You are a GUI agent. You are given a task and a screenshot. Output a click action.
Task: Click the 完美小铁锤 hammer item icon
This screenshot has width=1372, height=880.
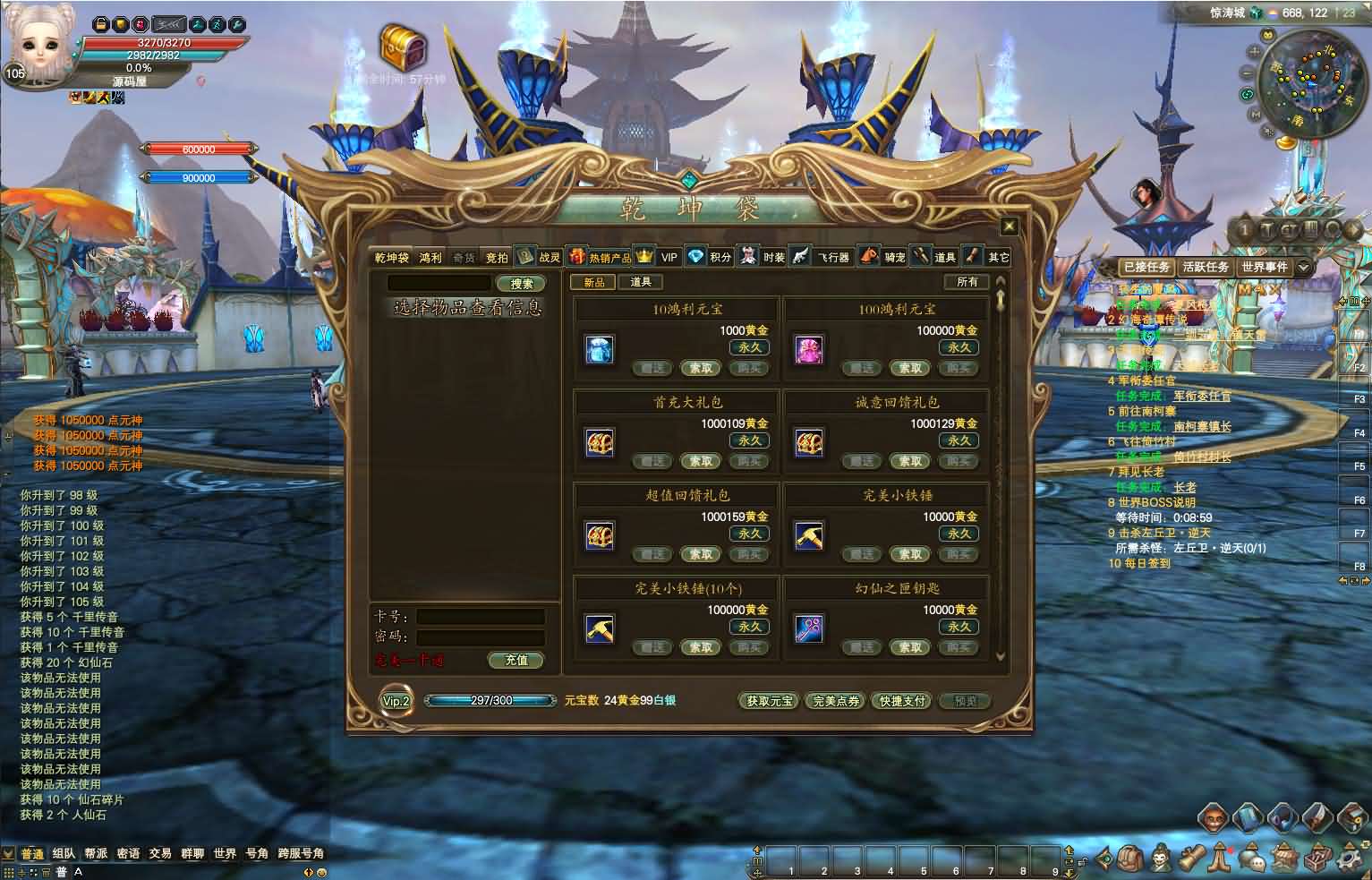click(809, 535)
